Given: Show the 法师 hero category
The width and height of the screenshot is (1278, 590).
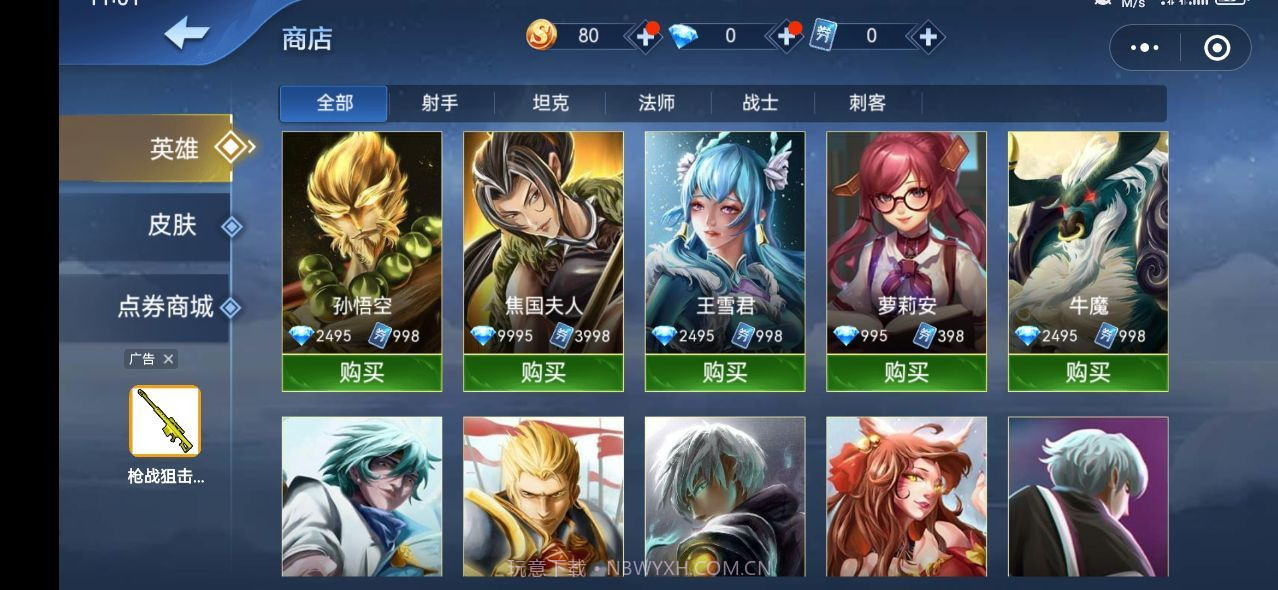Looking at the screenshot, I should pyautogui.click(x=657, y=103).
